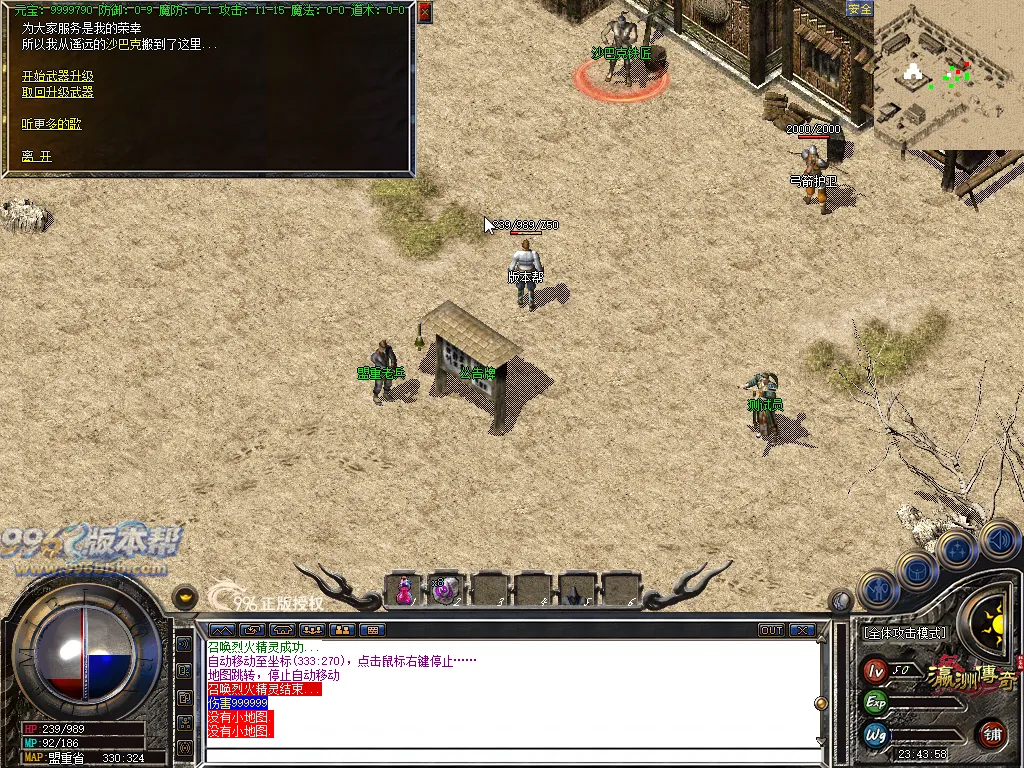Click the gold ingot icon above the chat
The width and height of the screenshot is (1024, 768).
[x=185, y=597]
